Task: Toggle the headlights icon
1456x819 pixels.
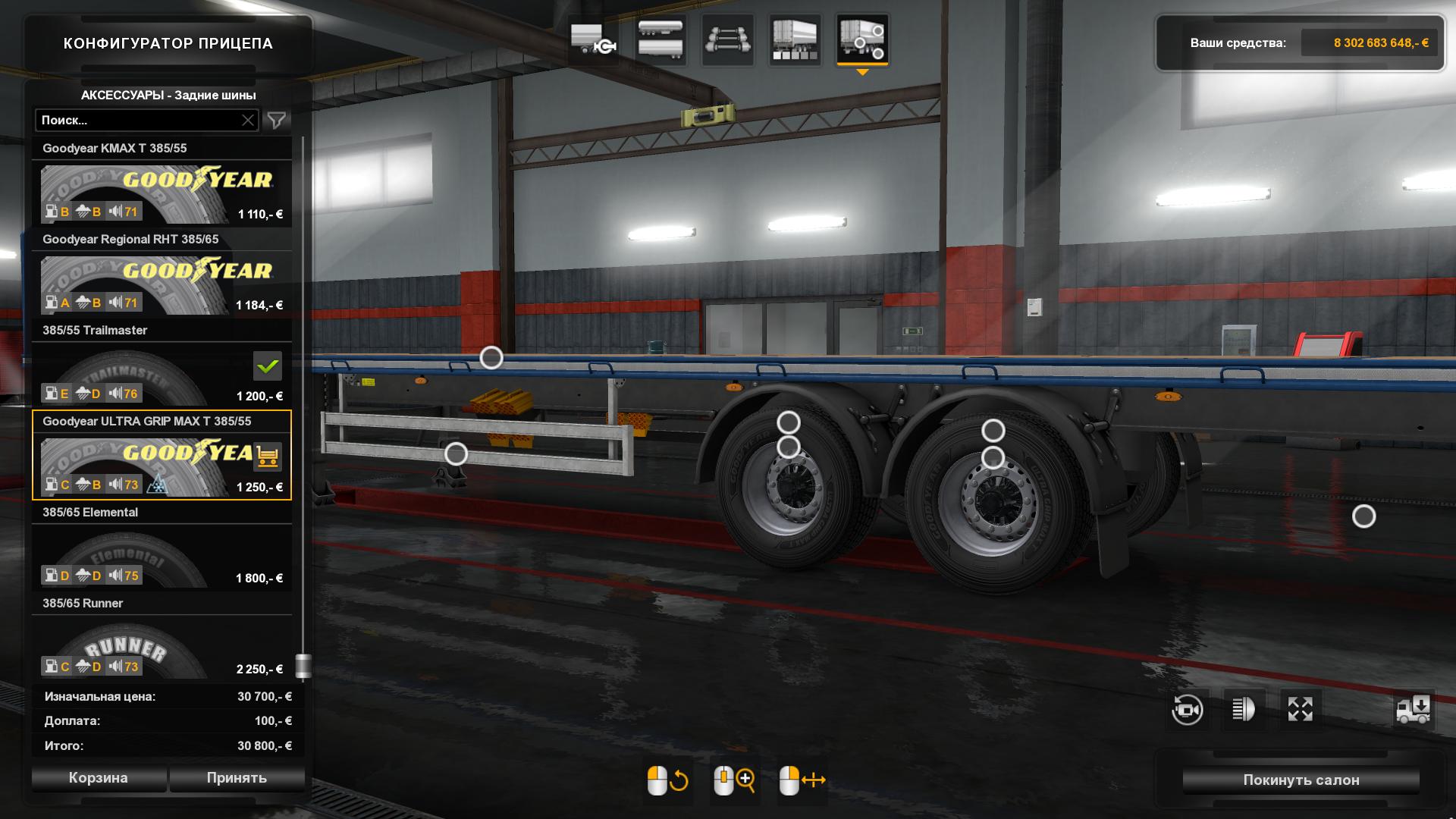Action: point(1244,710)
